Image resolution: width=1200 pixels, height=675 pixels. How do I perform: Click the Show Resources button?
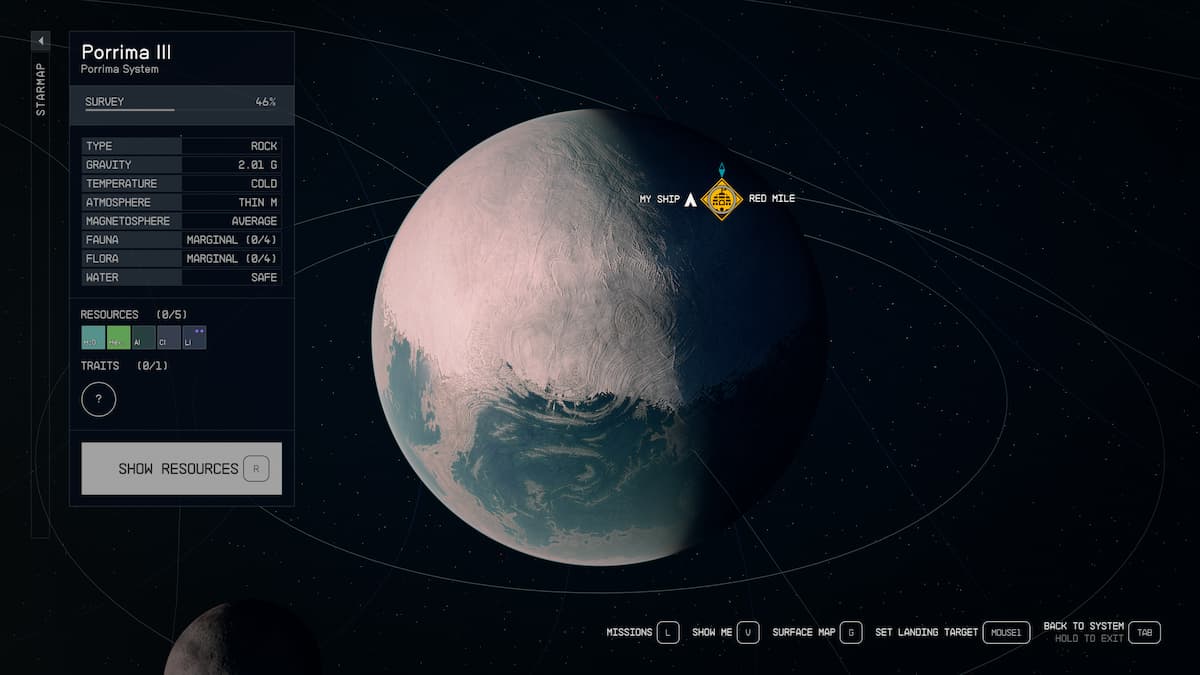point(181,468)
